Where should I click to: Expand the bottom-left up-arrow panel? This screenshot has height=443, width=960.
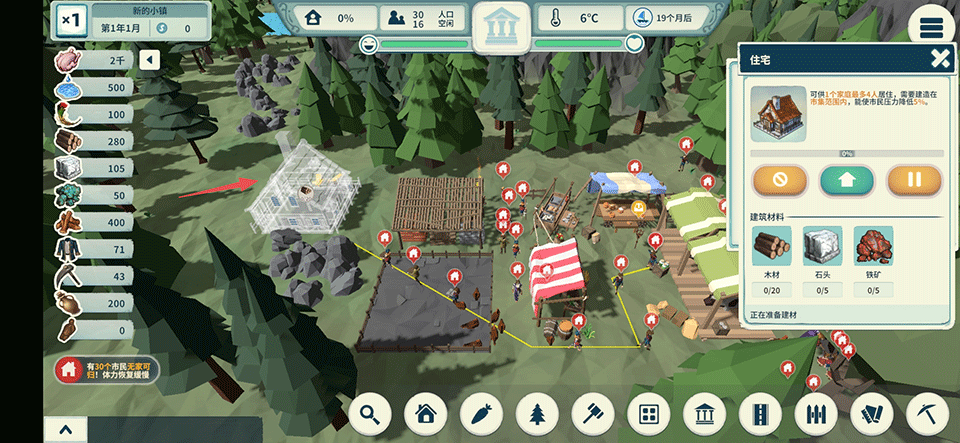pos(66,430)
